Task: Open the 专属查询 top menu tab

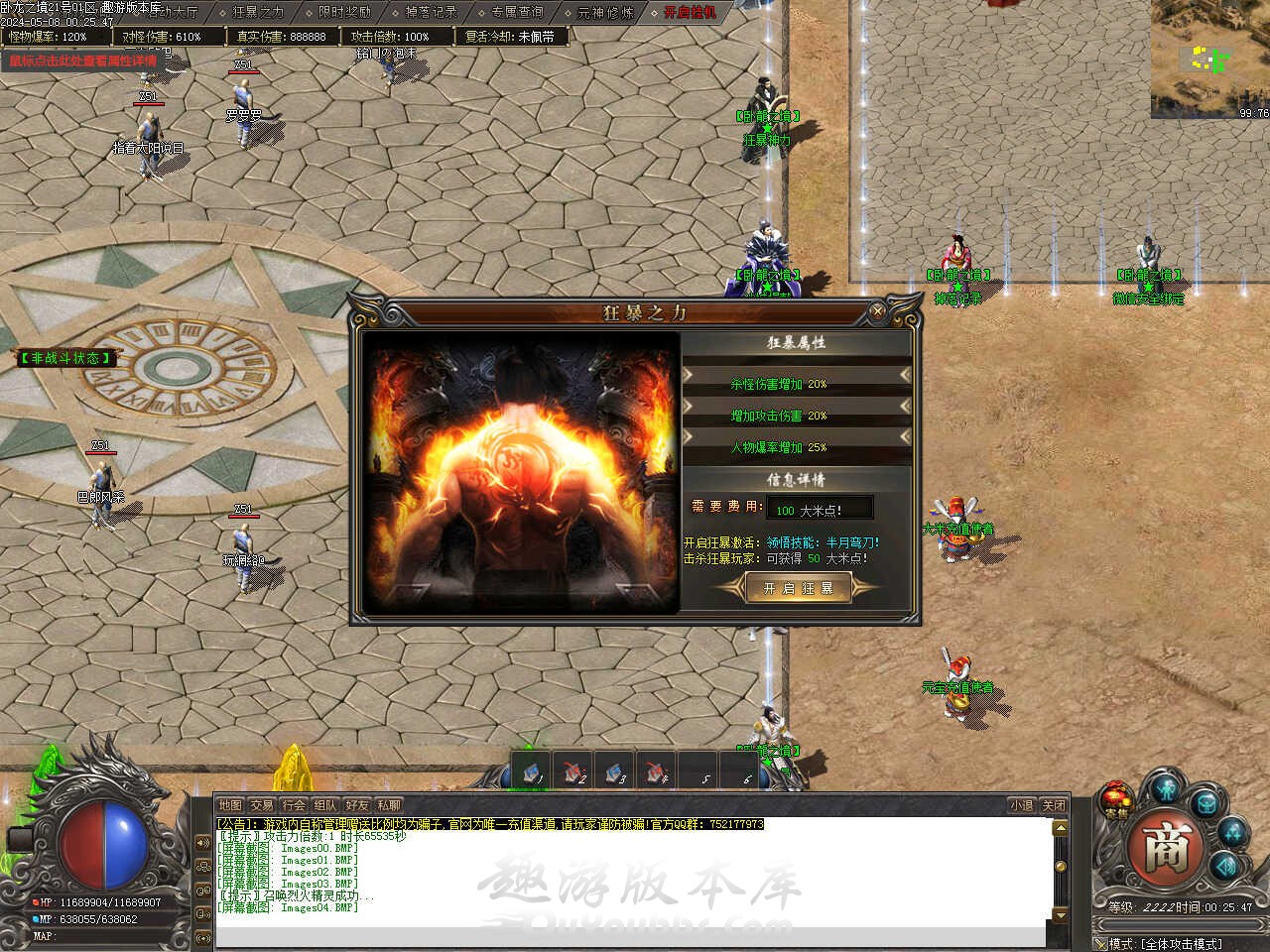Action: pos(517,13)
